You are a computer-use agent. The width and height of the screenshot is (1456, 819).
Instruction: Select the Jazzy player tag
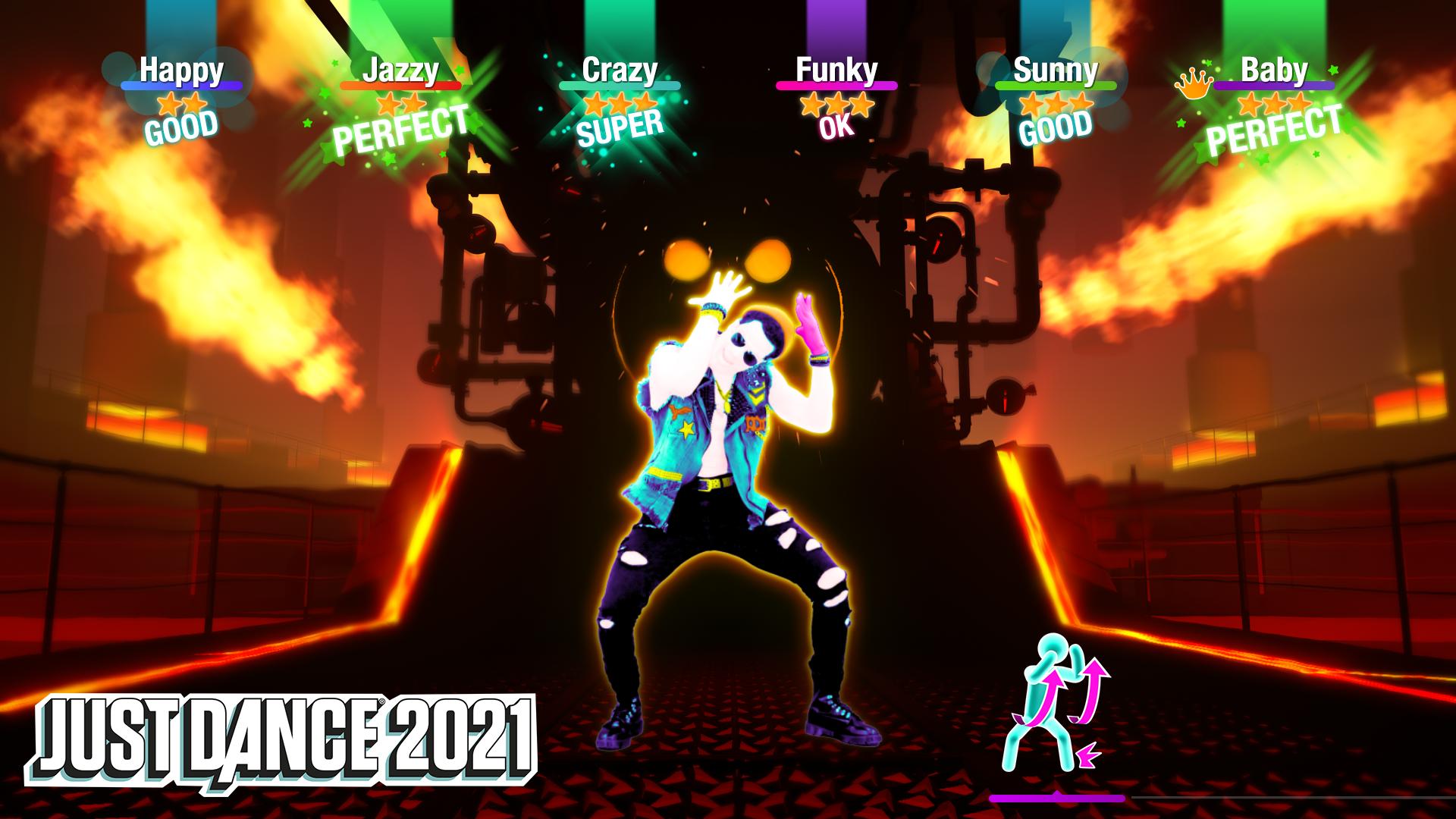400,71
